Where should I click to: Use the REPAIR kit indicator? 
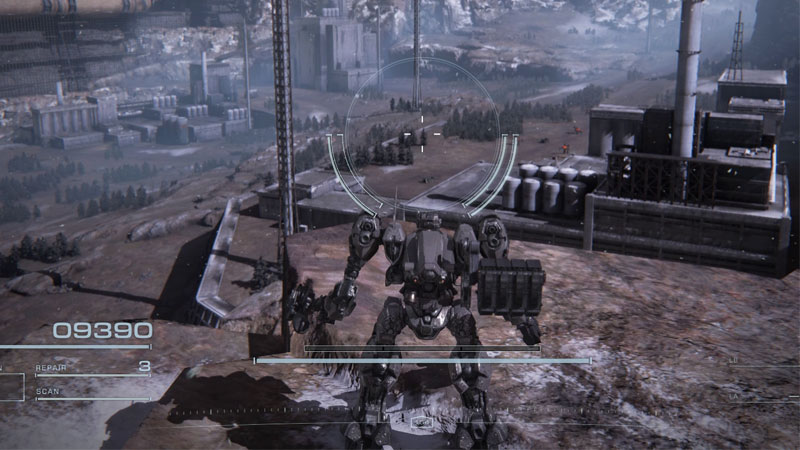[92, 368]
